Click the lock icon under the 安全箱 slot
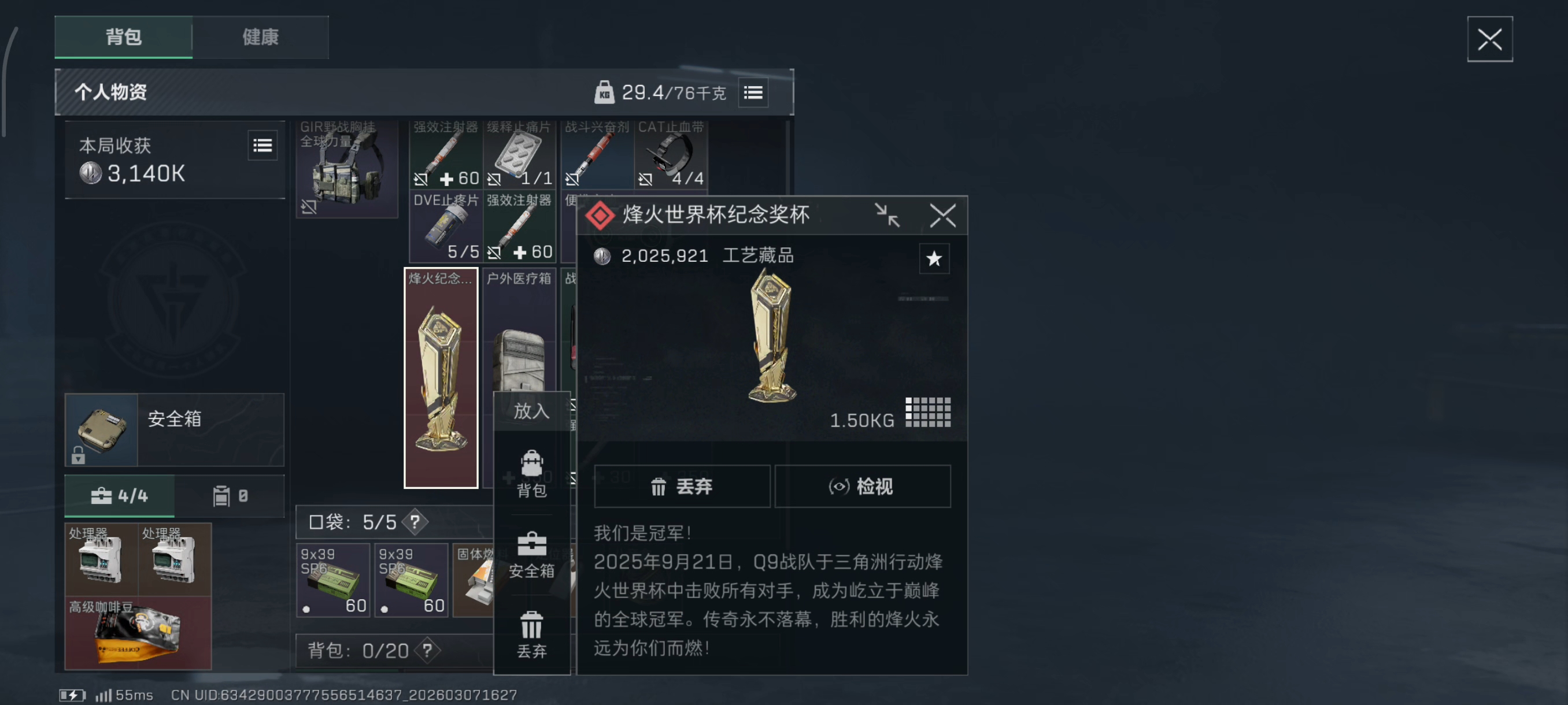The image size is (1568, 705). point(78,456)
